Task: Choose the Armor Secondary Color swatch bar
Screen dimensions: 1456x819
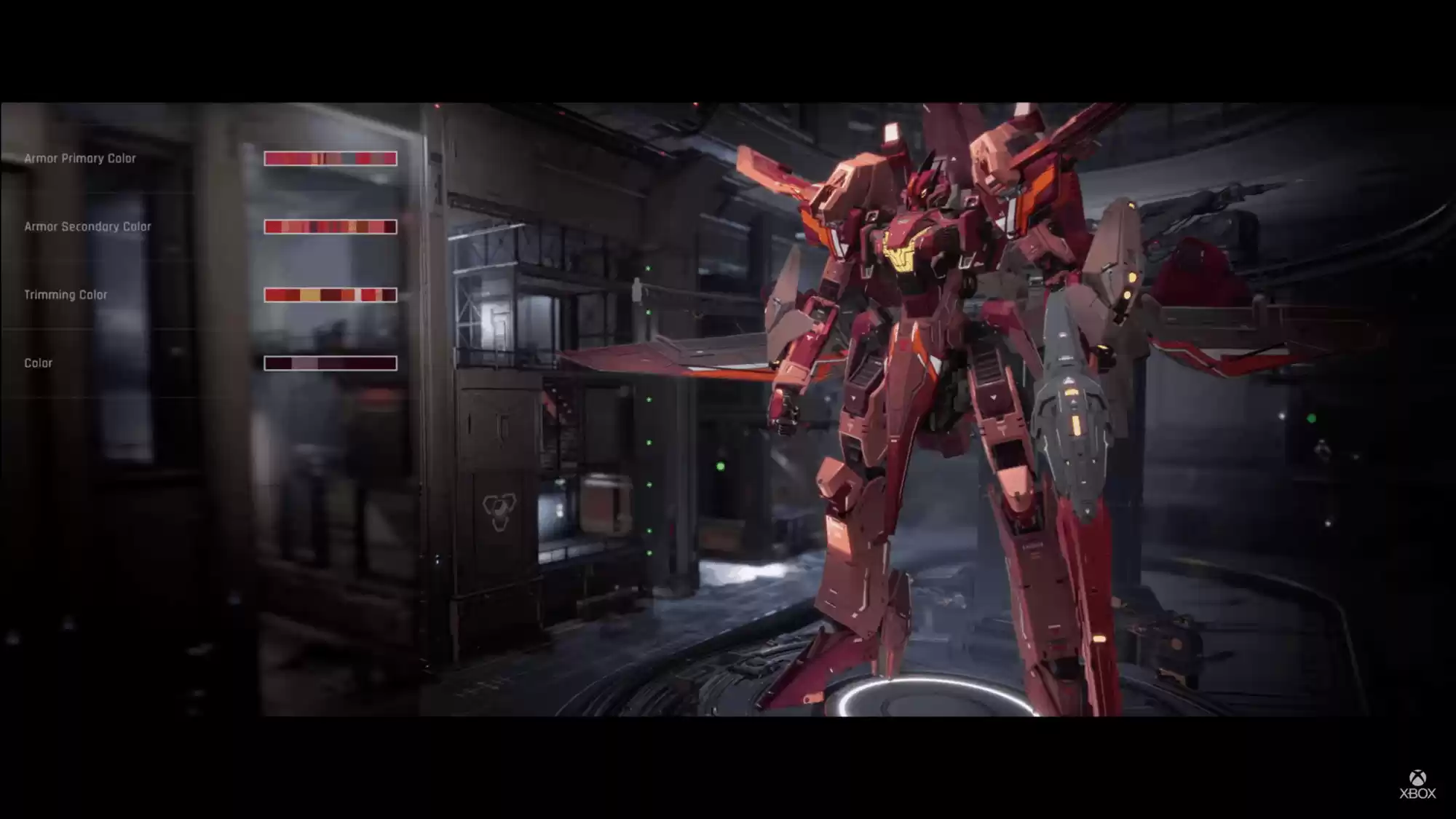Action: click(331, 227)
